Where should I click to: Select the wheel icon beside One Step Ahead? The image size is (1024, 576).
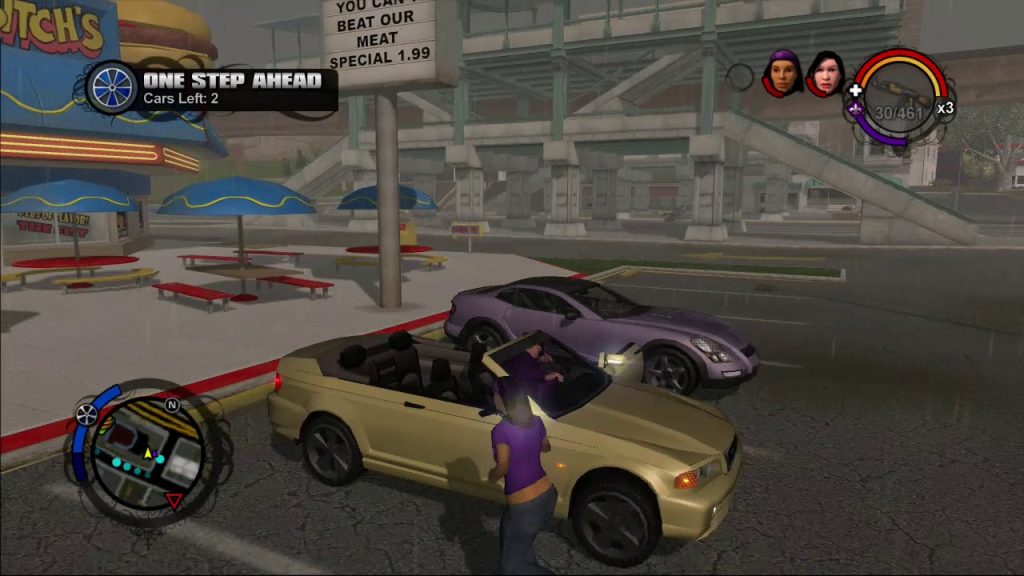112,87
